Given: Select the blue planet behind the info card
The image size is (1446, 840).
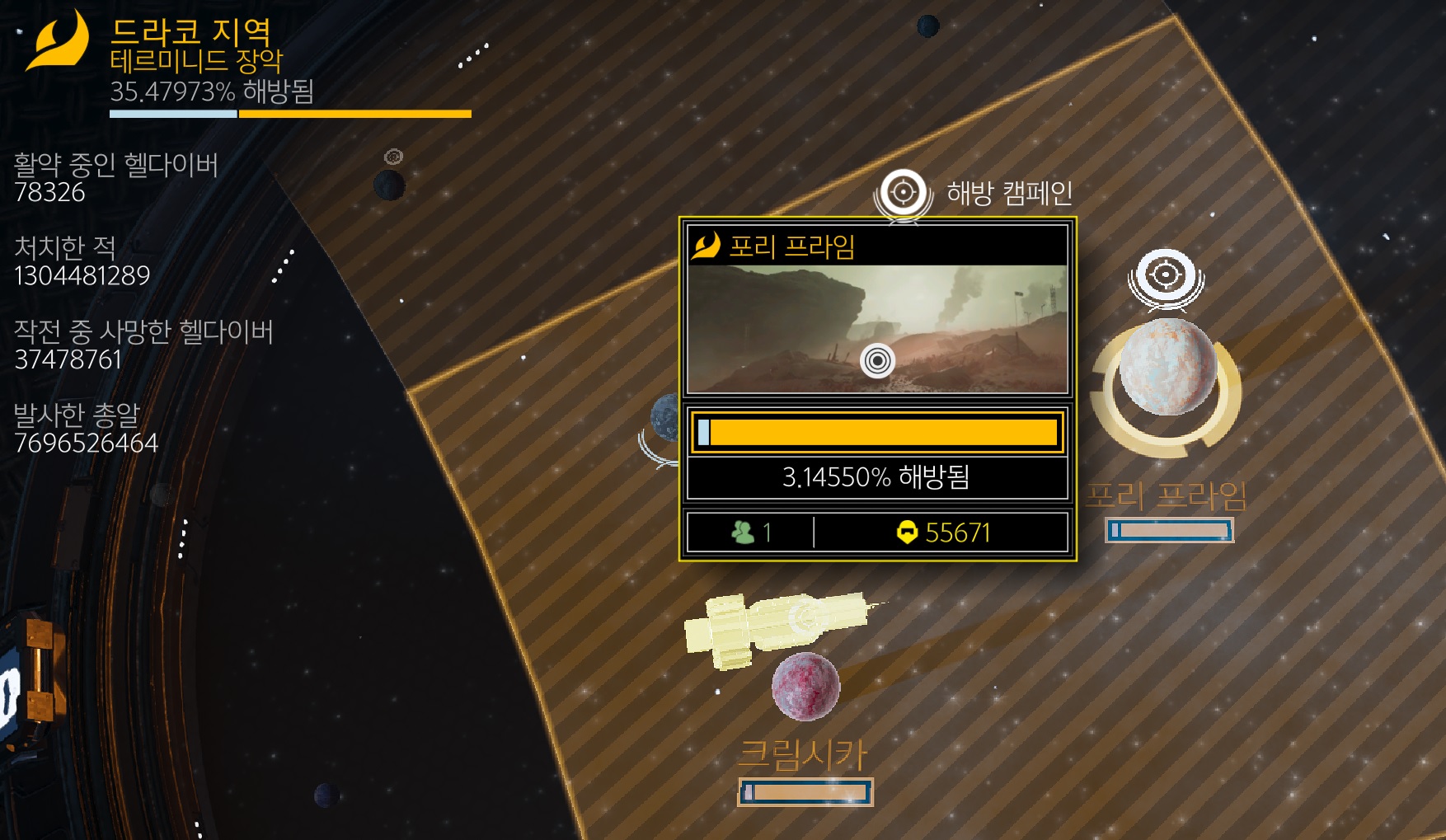Looking at the screenshot, I should coord(665,418).
